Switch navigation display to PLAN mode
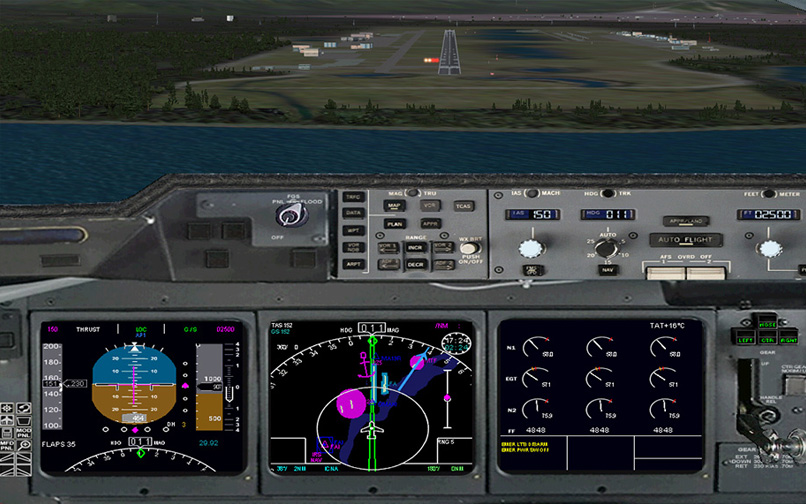This screenshot has height=504, width=806. point(394,224)
